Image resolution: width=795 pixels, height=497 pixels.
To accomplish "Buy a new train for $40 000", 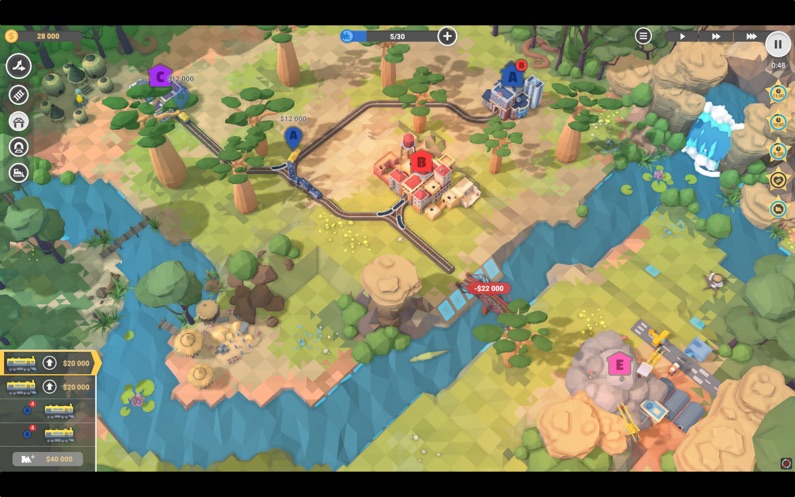I will point(48,459).
